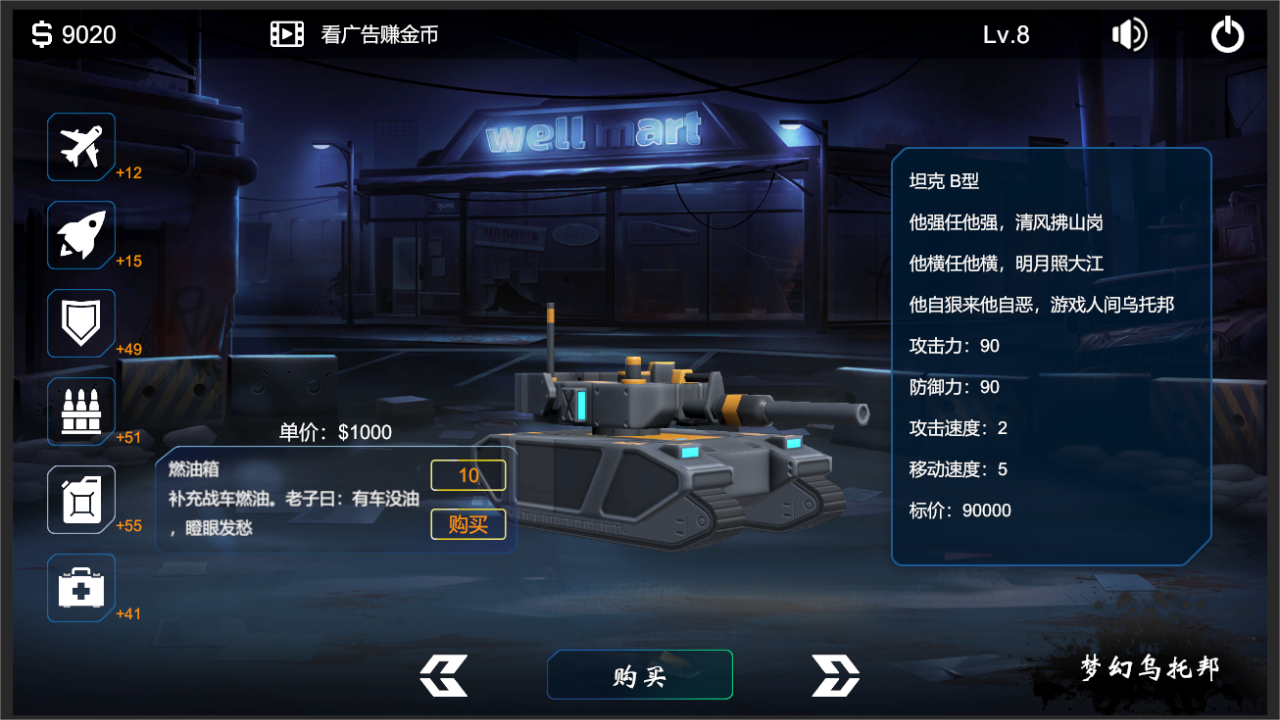
Task: Click the dollar coin icon in top bar
Action: tap(38, 34)
